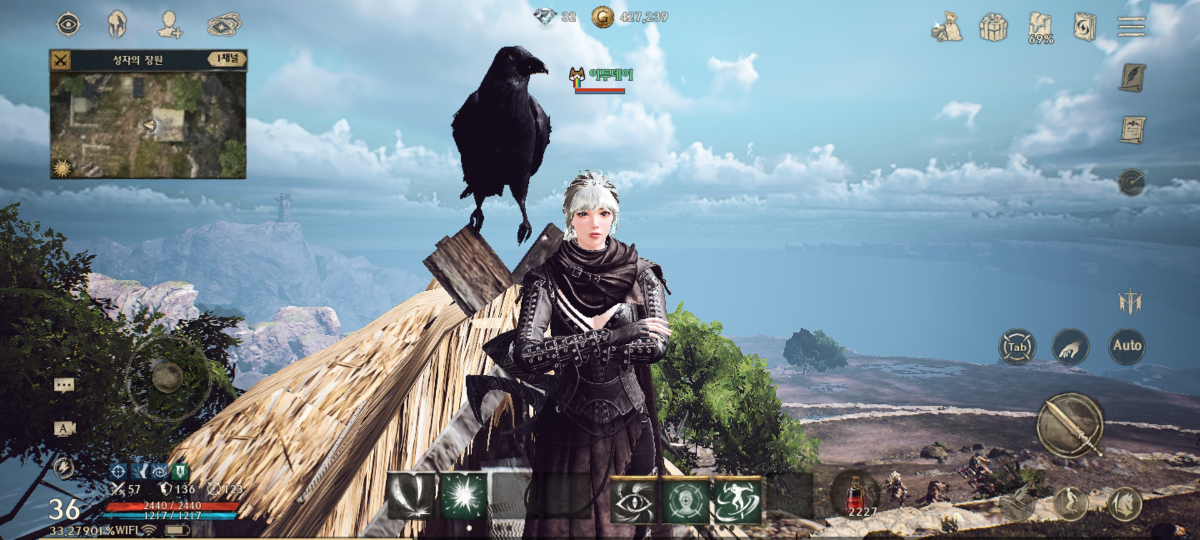
Task: Open the gift box rewards icon
Action: click(993, 26)
